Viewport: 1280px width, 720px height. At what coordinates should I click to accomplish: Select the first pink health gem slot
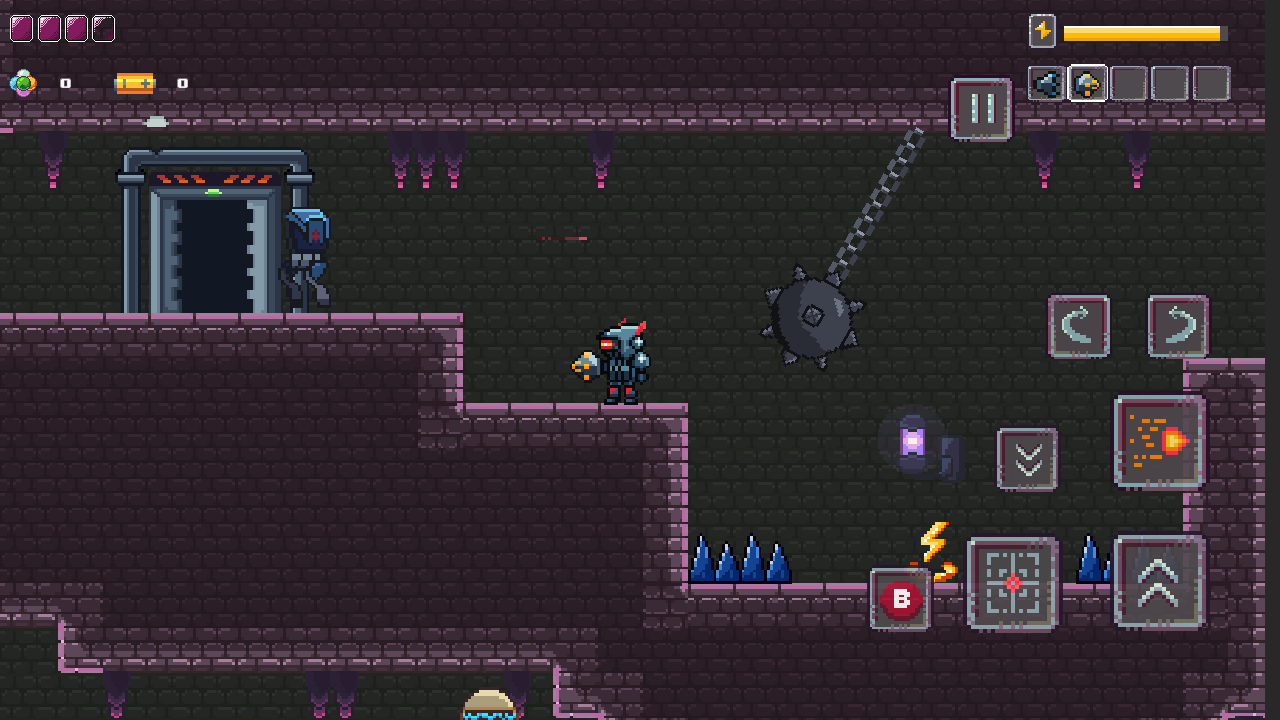pos(20,28)
